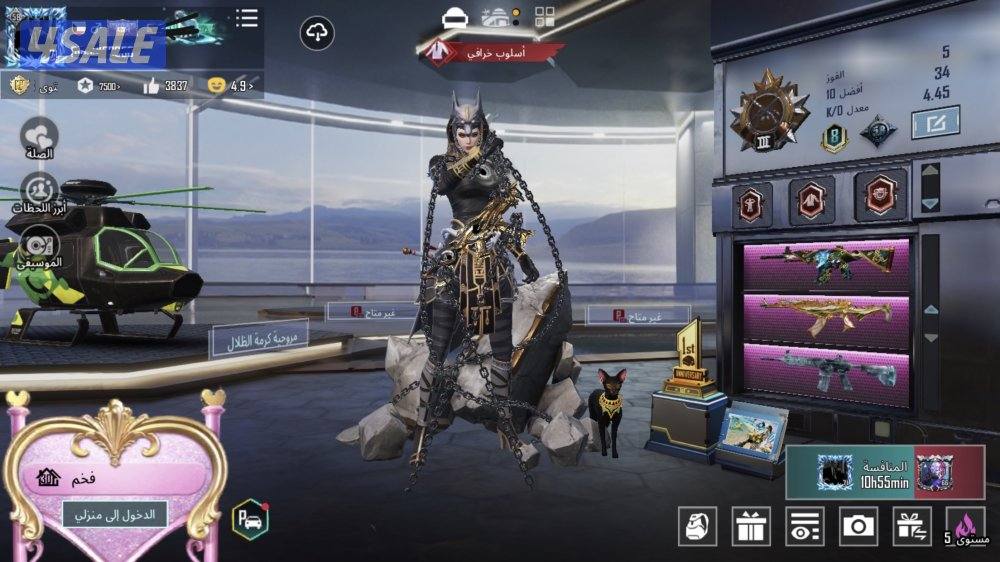Open the list menu beside the player name

point(246,18)
